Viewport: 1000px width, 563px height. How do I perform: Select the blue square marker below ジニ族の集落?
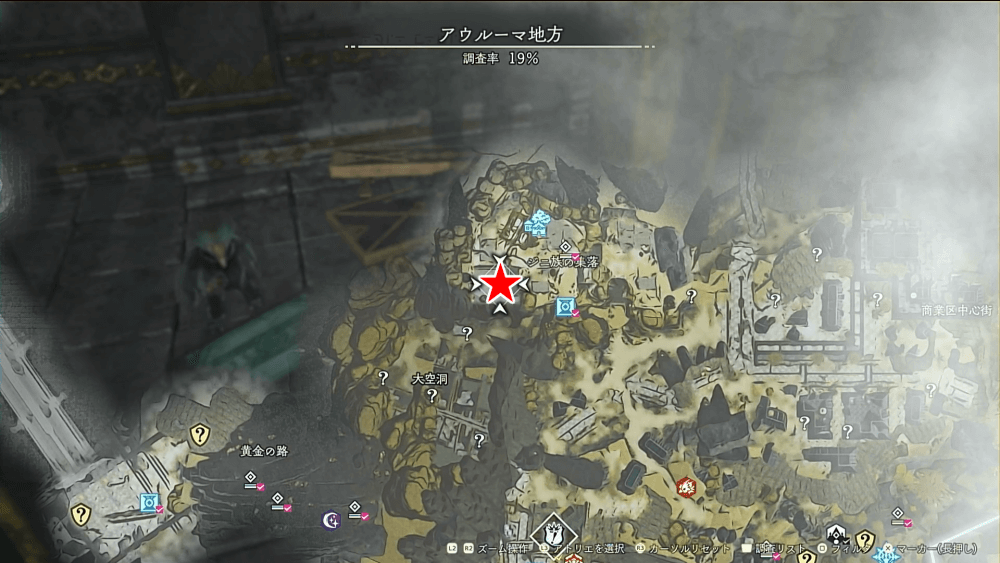point(566,306)
